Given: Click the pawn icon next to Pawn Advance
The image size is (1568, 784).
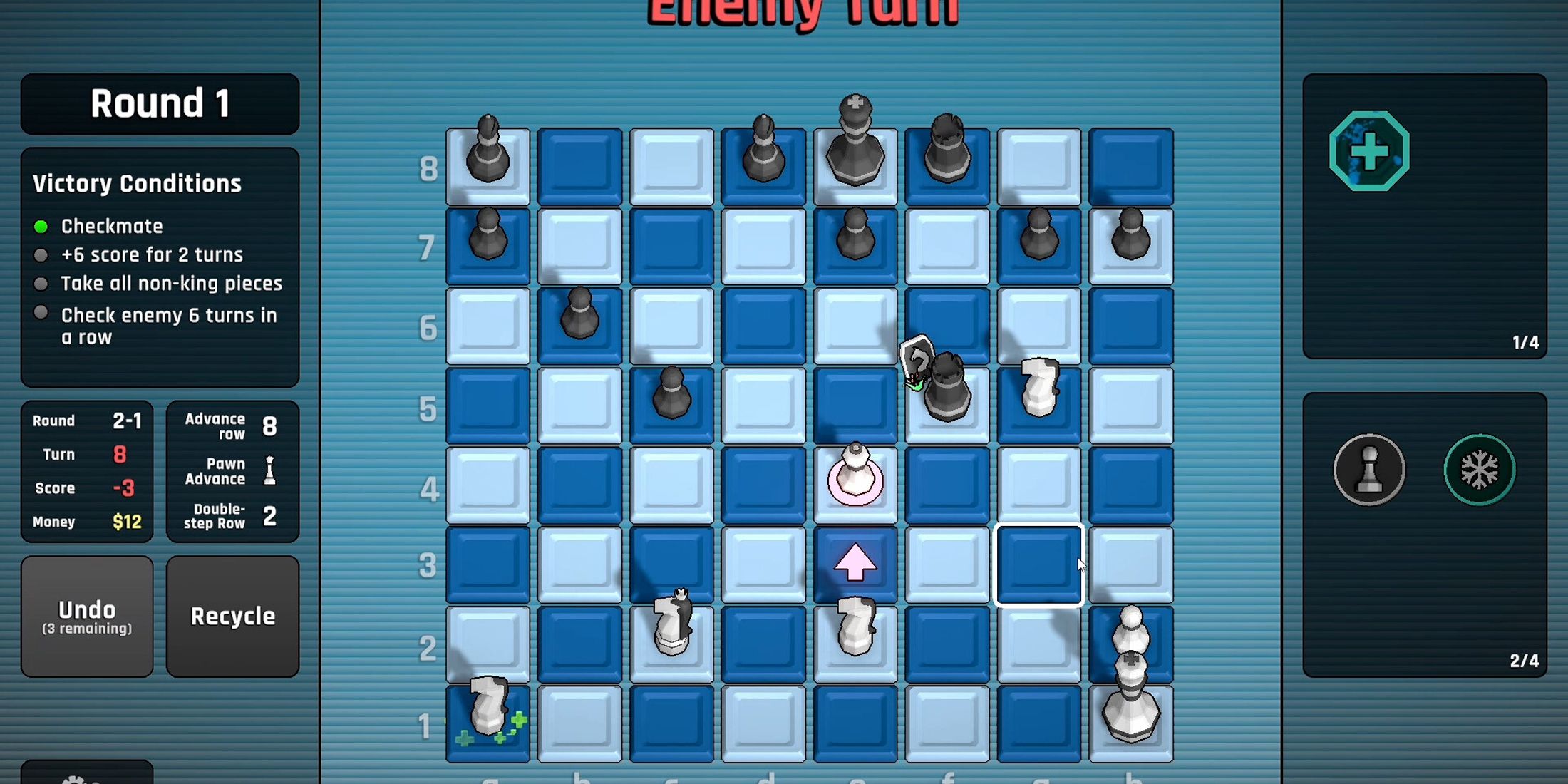Looking at the screenshot, I should tap(269, 470).
